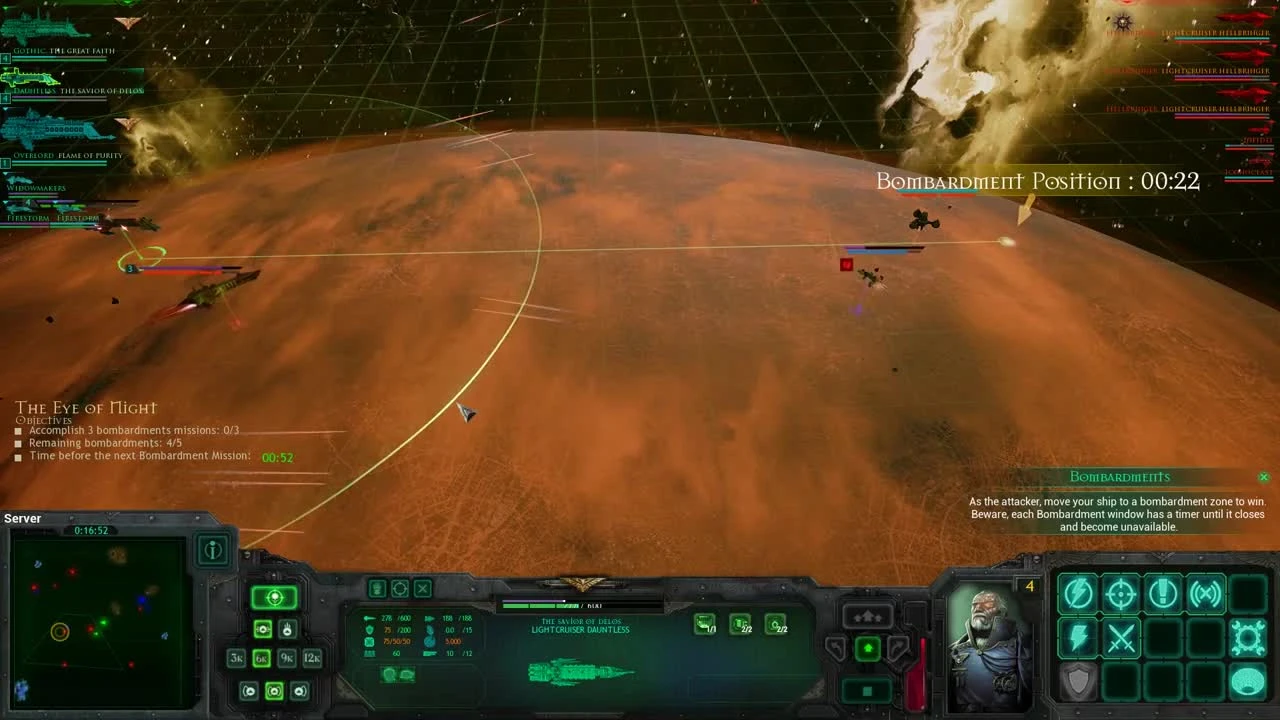This screenshot has width=1280, height=720.
Task: Toggle the 6K engagement range
Action: click(263, 658)
